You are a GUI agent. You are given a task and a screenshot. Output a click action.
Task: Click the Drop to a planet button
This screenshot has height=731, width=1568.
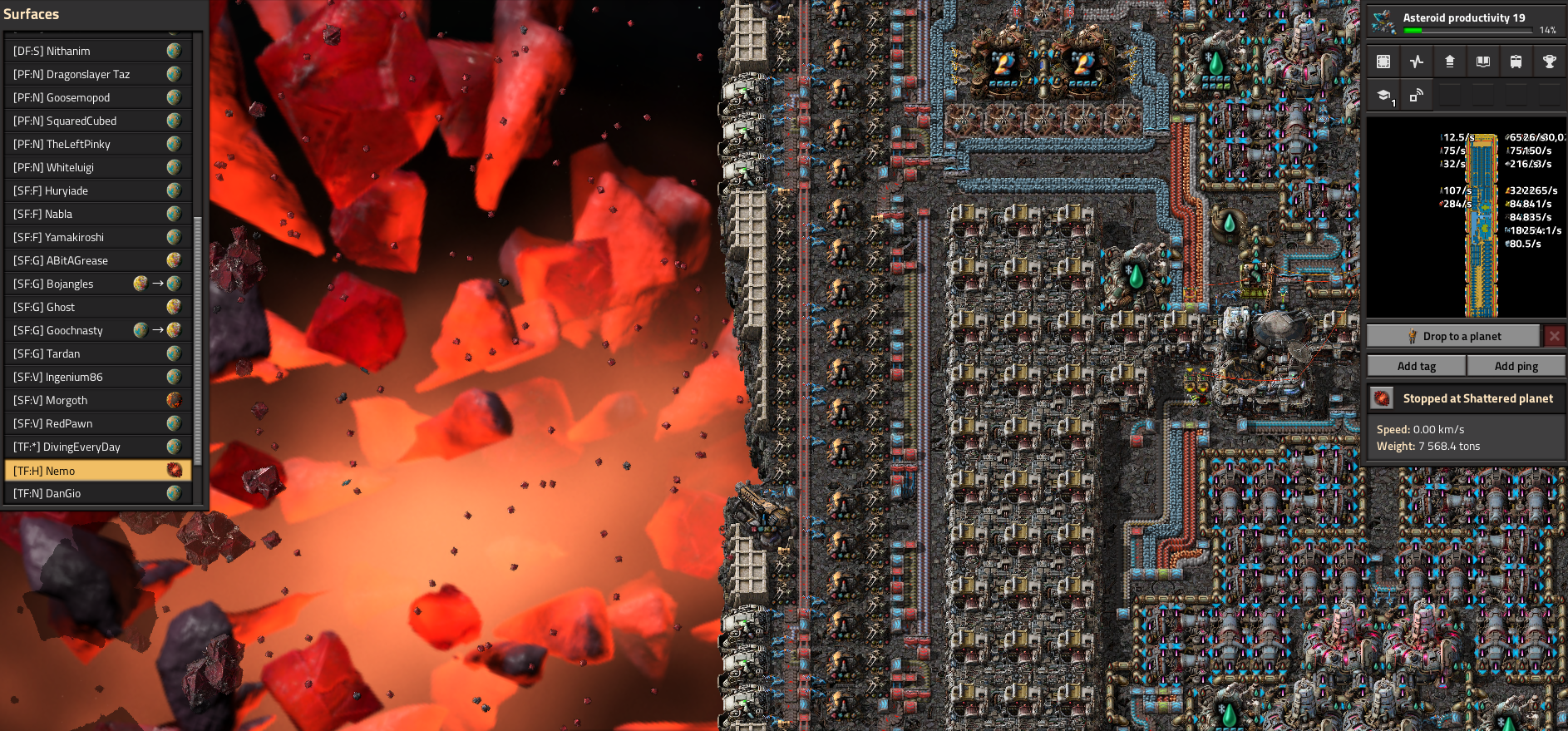(1453, 336)
